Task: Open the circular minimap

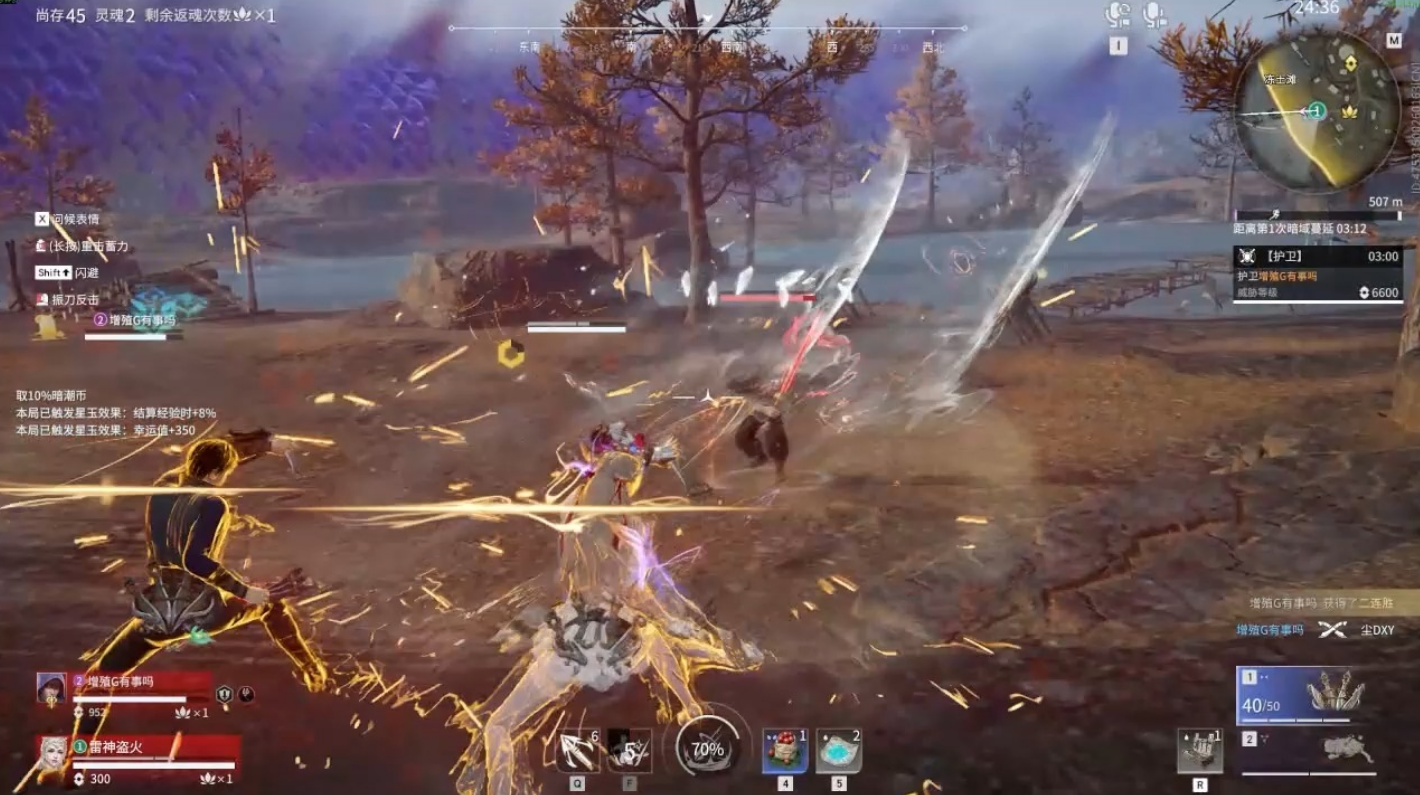Action: pos(1316,112)
